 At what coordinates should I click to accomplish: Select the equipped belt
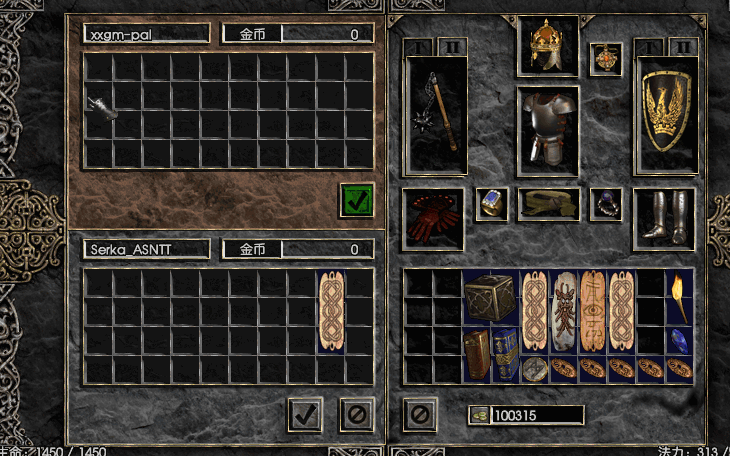coord(548,204)
